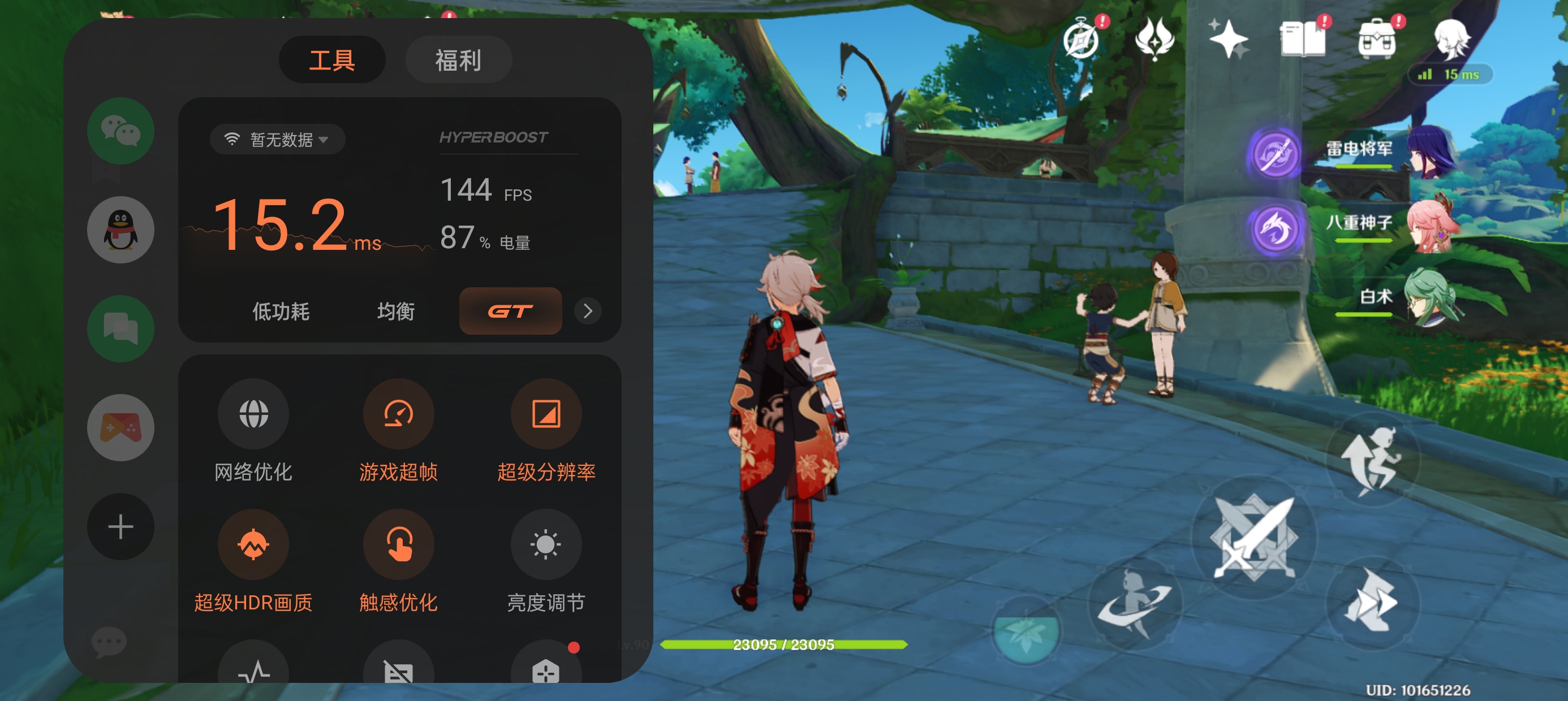Switch to the 工具 tab
The height and width of the screenshot is (701, 1568).
331,59
